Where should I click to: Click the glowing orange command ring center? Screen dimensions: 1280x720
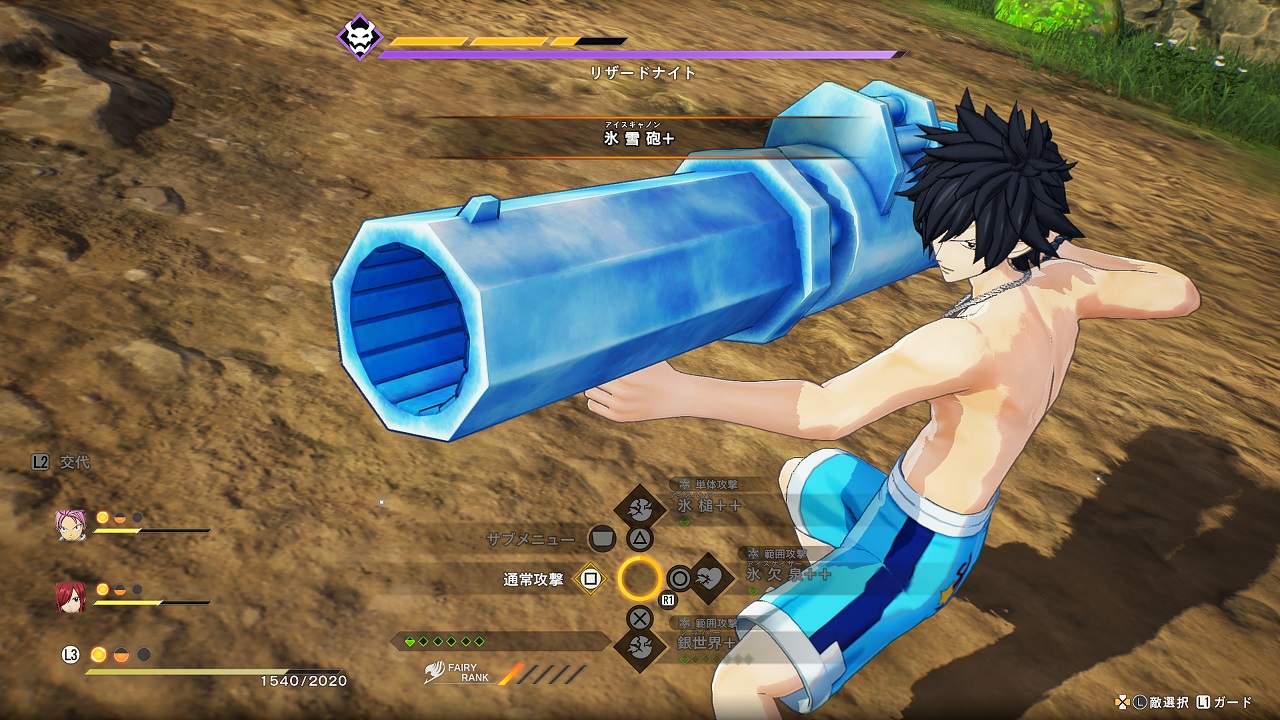[640, 578]
